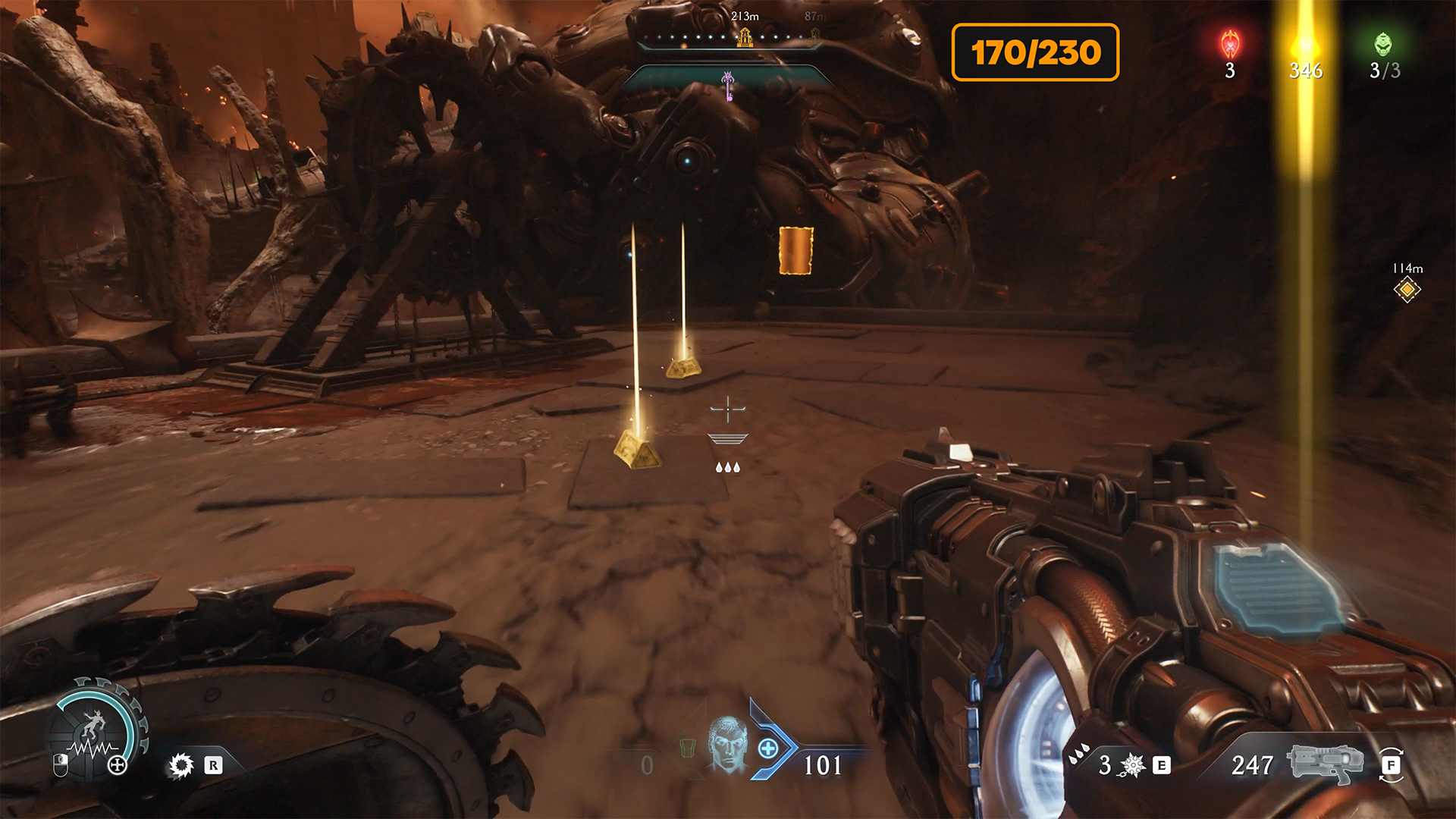This screenshot has width=1456, height=819.
Task: Select the gold currency icon
Action: pyautogui.click(x=1305, y=44)
